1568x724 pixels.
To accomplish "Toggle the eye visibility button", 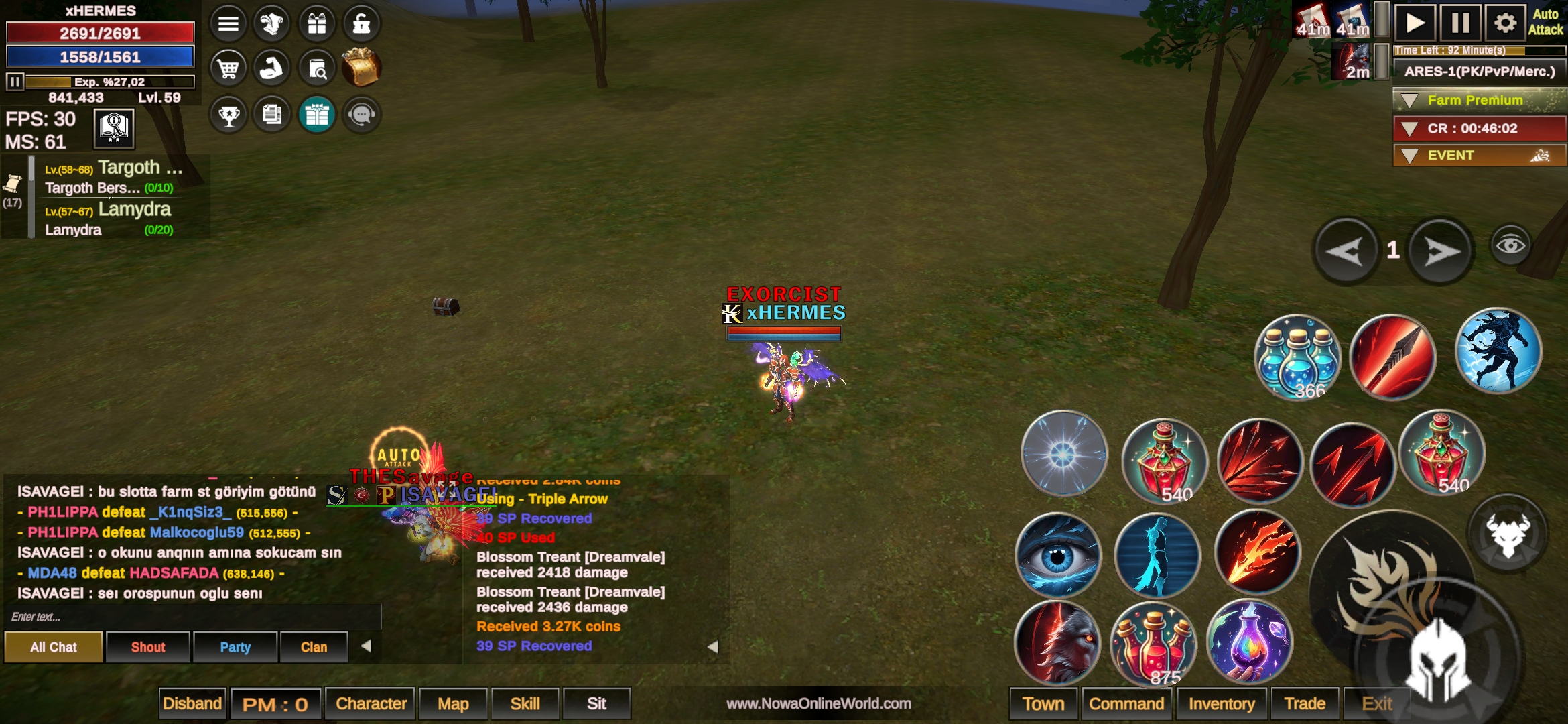I will tap(1510, 245).
